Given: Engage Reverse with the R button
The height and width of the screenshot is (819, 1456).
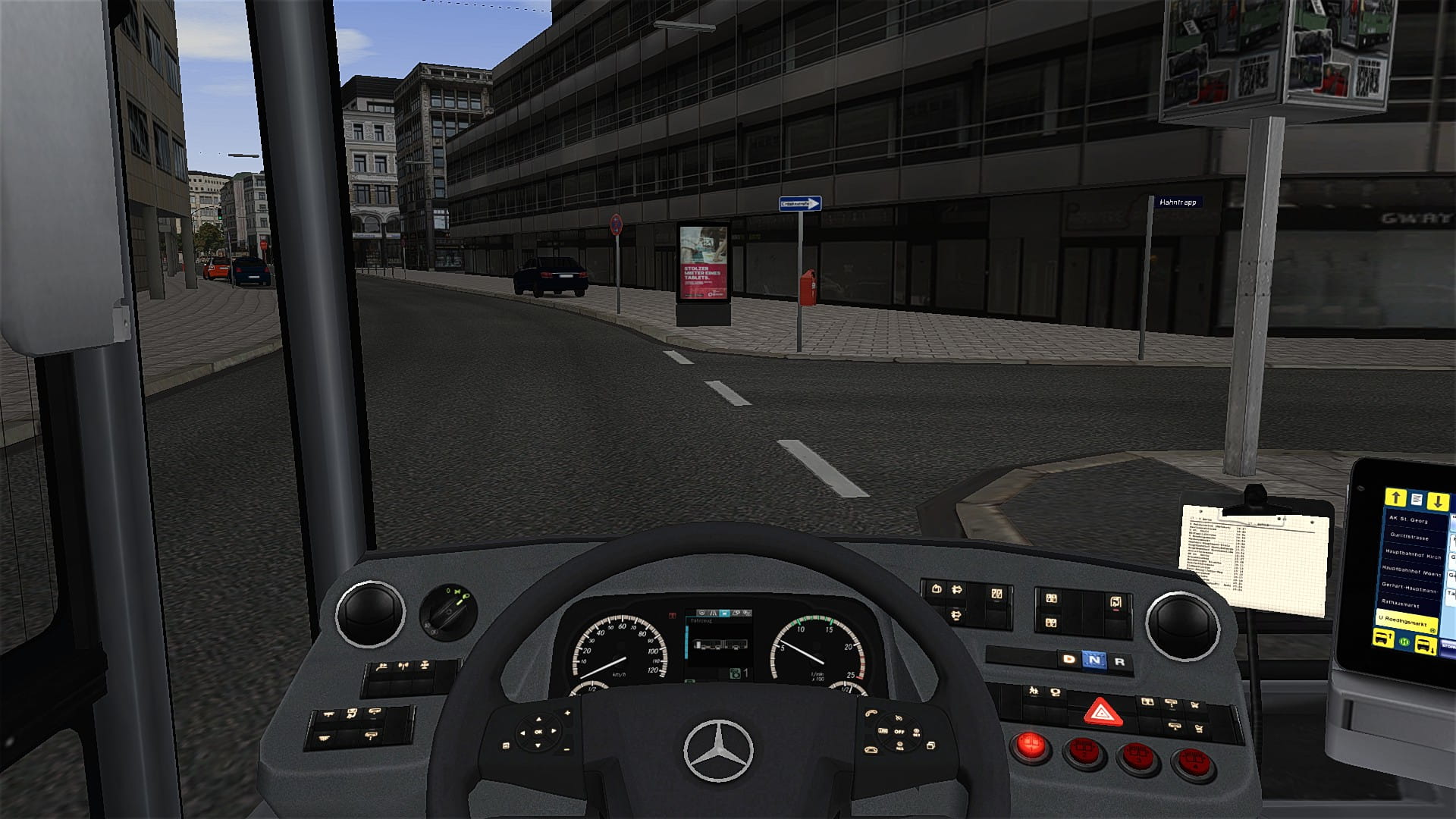Looking at the screenshot, I should (1119, 661).
